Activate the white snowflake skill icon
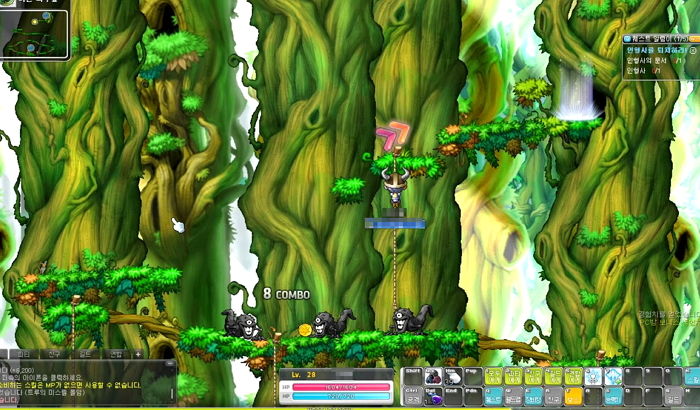 (592, 376)
